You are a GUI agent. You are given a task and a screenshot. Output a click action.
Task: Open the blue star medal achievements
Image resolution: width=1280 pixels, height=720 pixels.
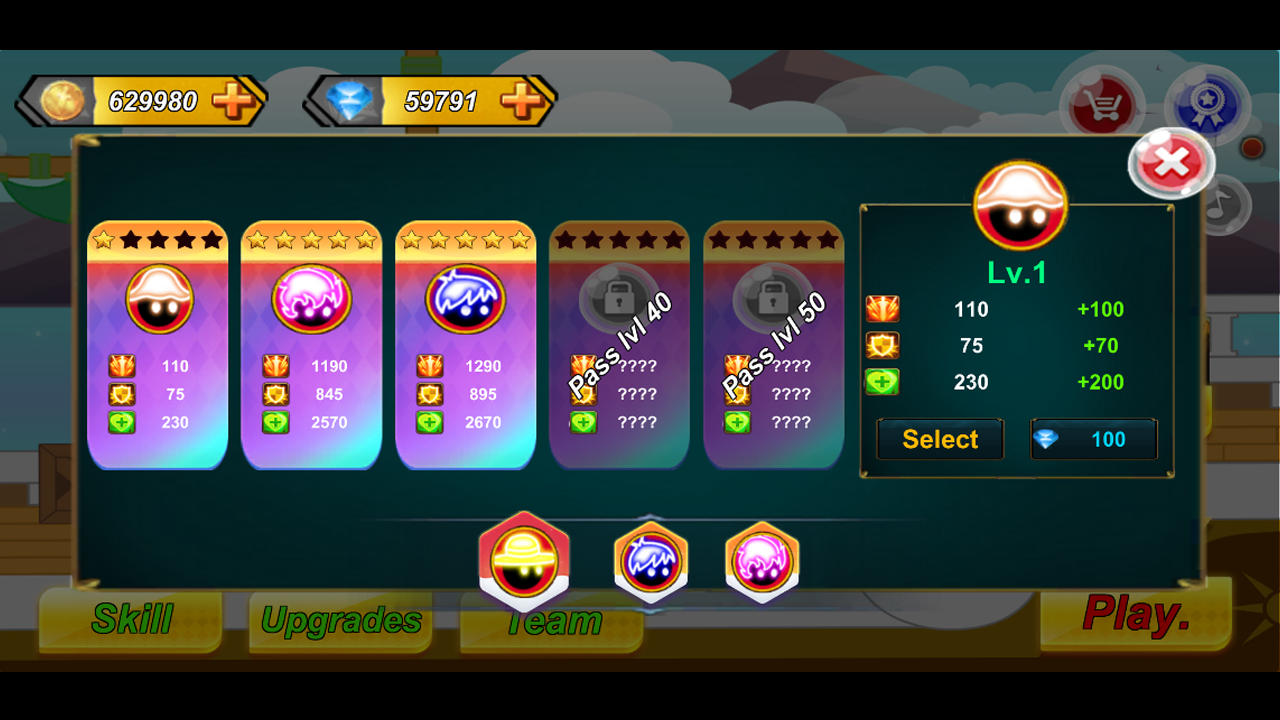1206,103
